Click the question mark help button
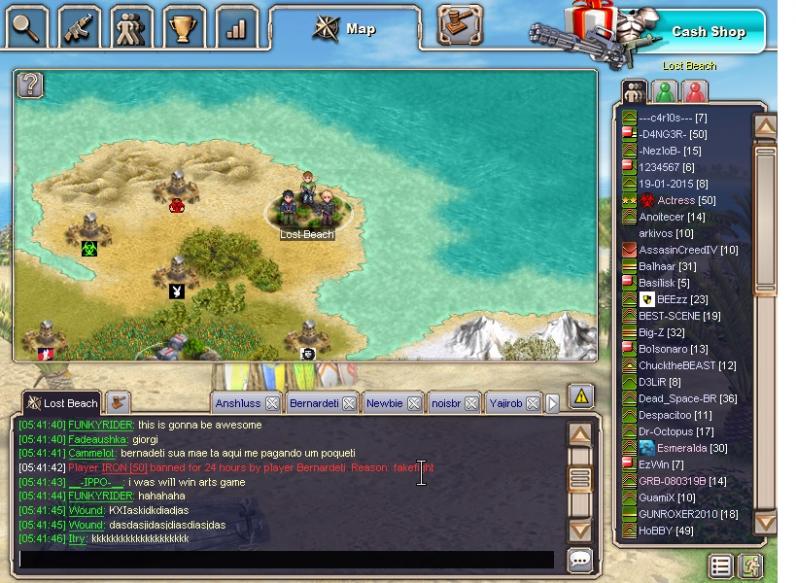The height and width of the screenshot is (583, 796). click(31, 85)
